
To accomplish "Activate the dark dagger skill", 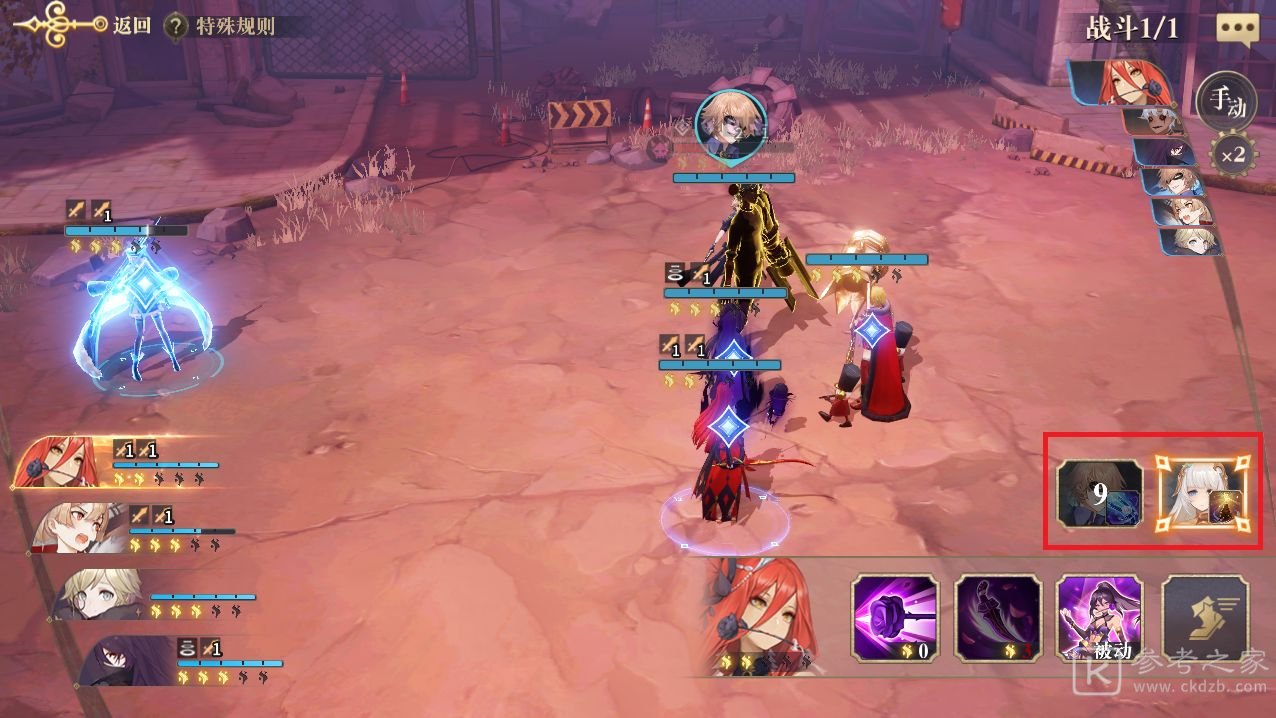I will [997, 618].
